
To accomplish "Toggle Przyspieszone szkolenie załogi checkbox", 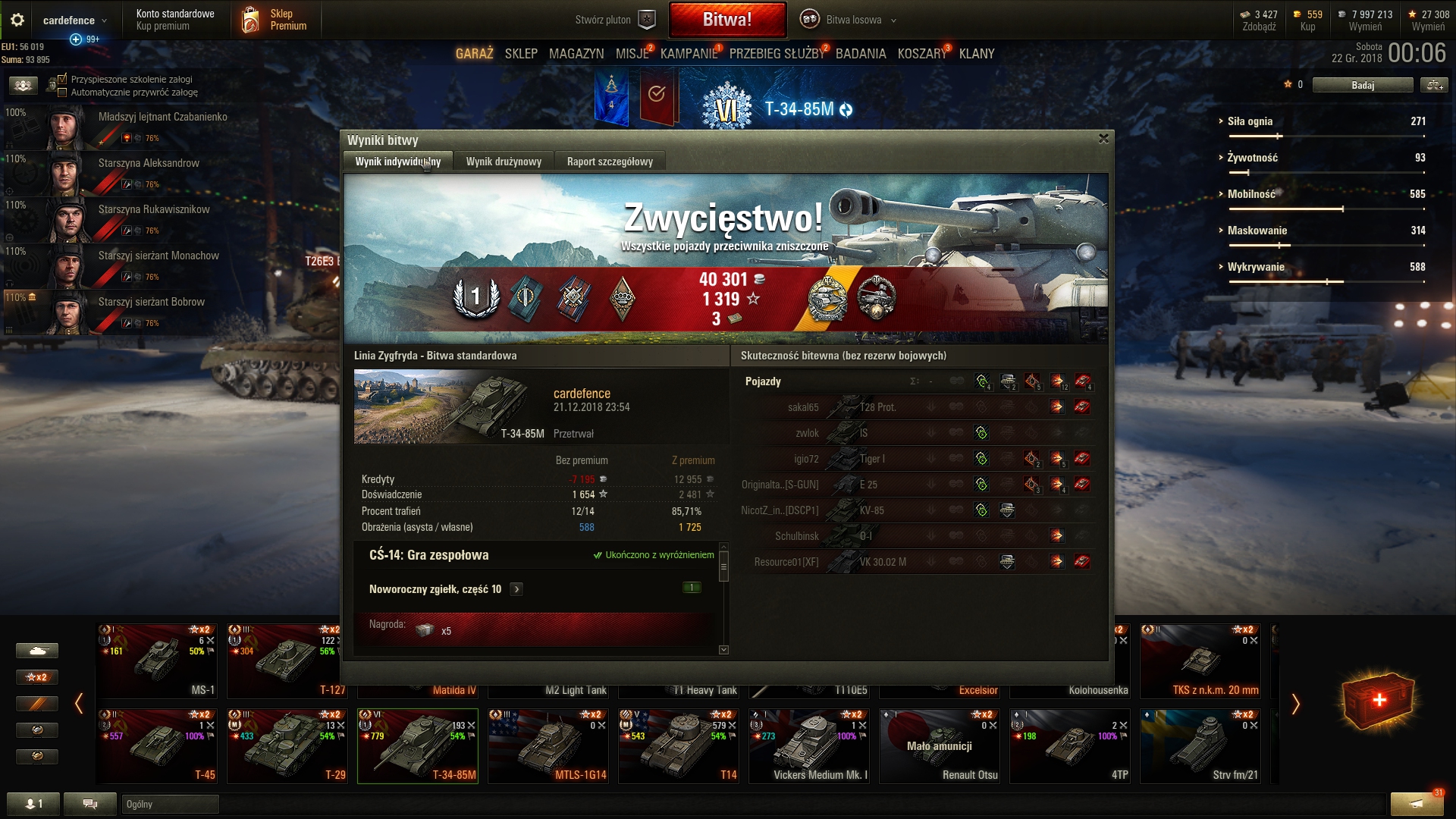I will click(63, 79).
